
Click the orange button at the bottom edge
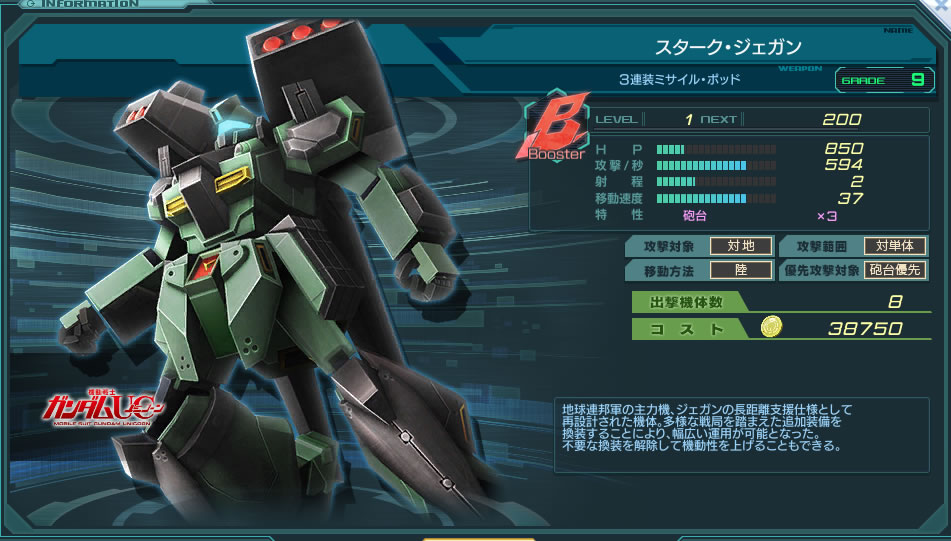pos(479,537)
